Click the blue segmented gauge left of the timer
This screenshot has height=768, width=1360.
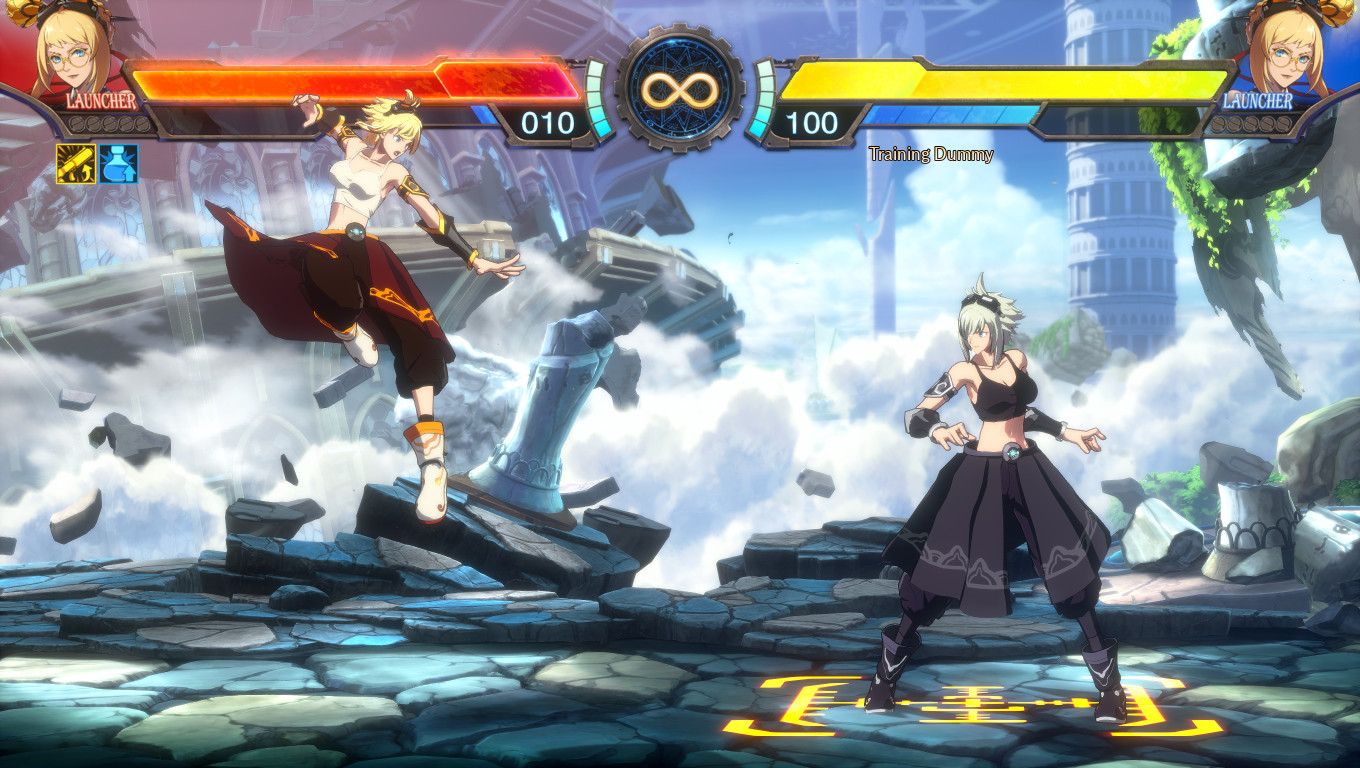[600, 100]
